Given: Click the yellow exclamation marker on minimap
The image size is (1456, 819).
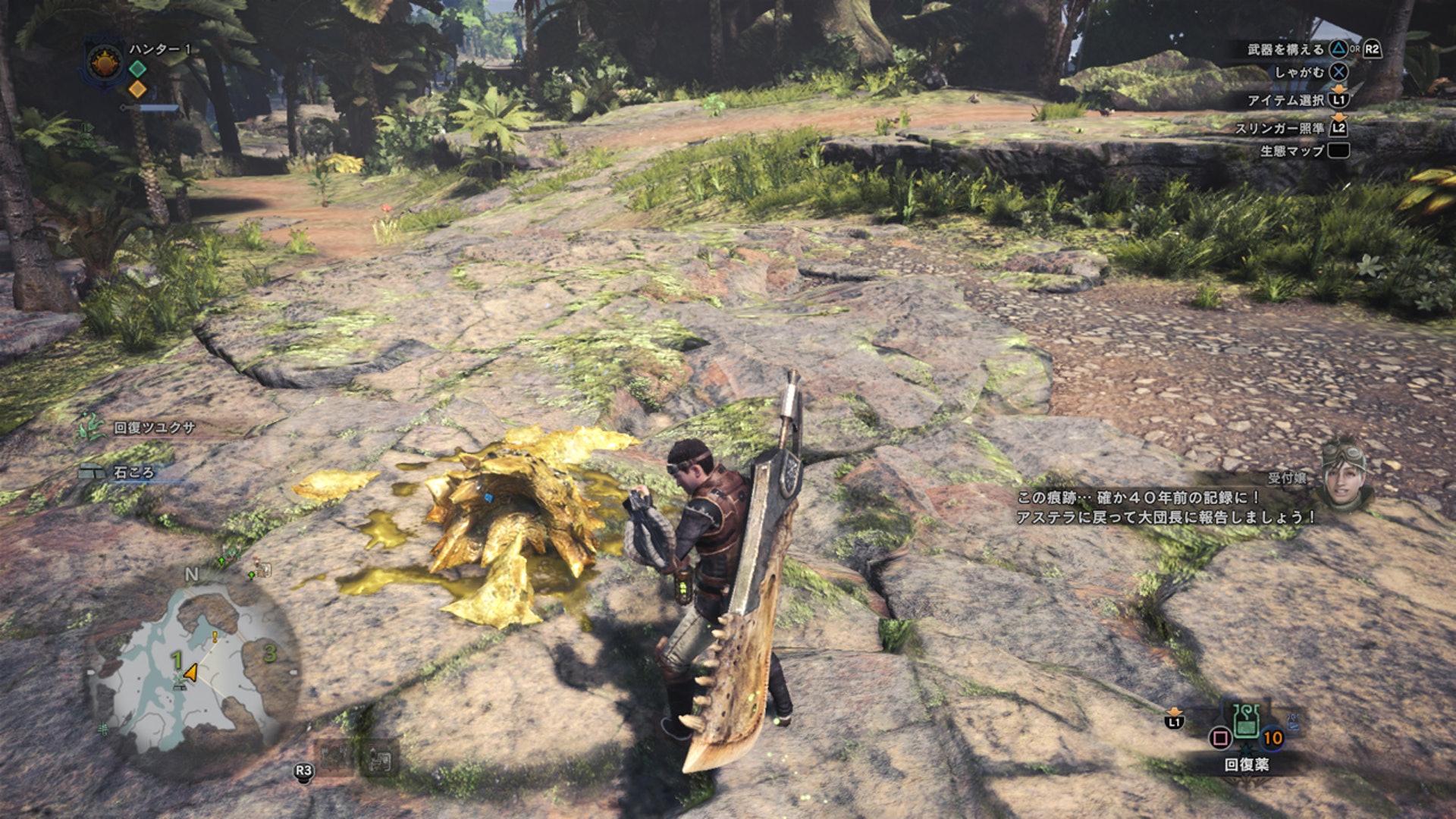Looking at the screenshot, I should [215, 637].
